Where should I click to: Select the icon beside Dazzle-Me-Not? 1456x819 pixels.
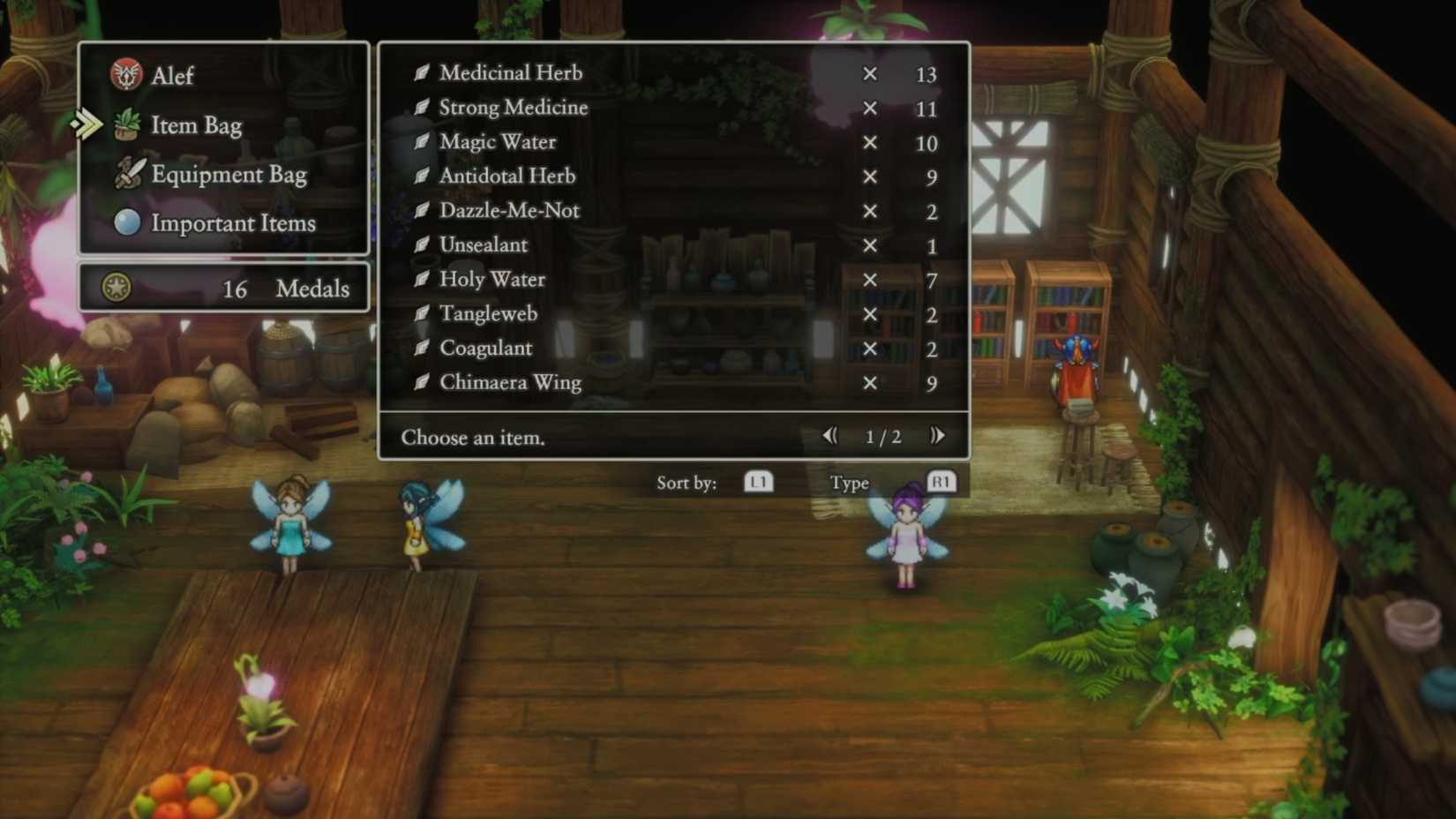(421, 210)
